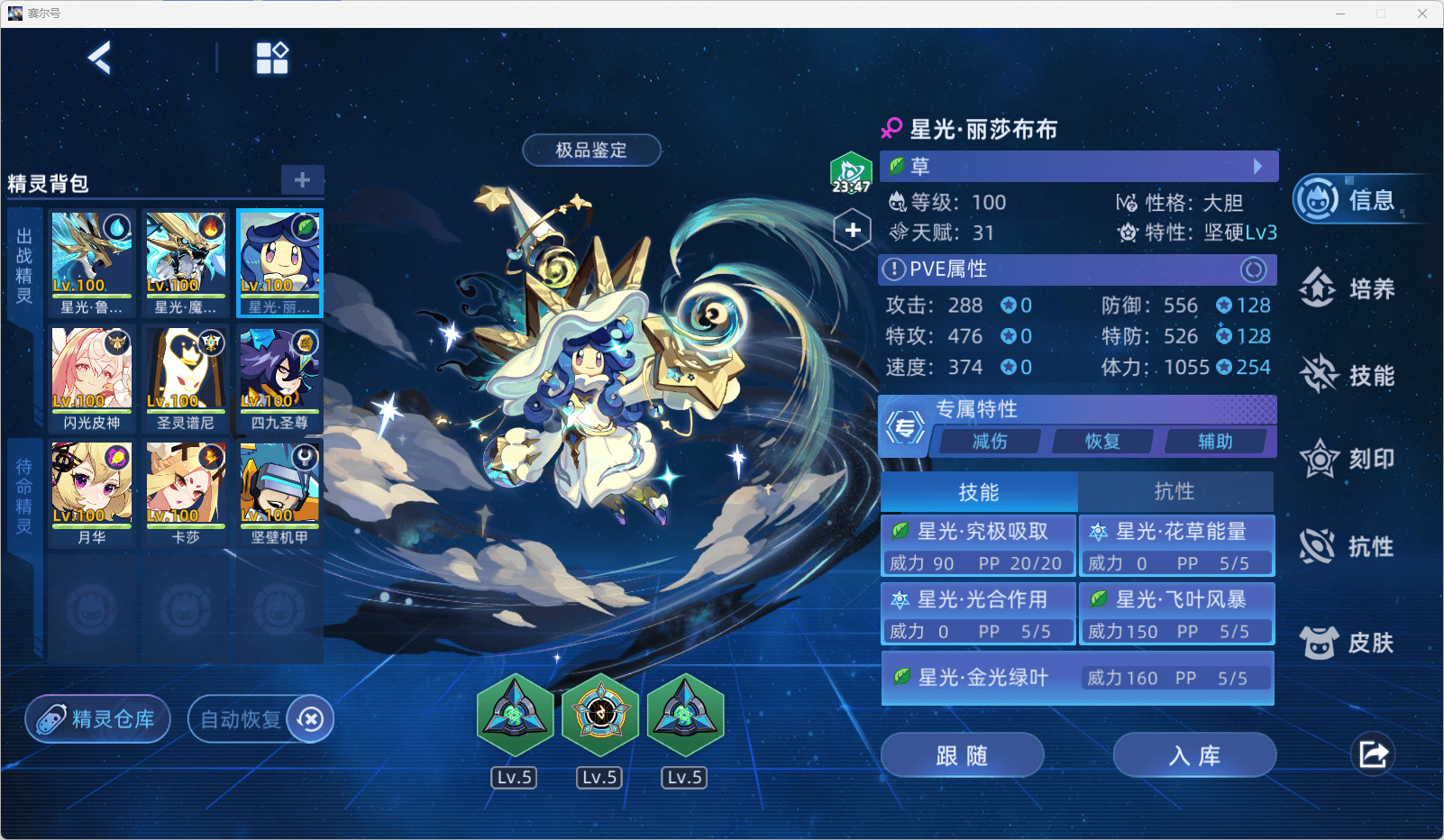
Task: Switch to the 抗性 tab beside 技能
Action: point(1174,492)
